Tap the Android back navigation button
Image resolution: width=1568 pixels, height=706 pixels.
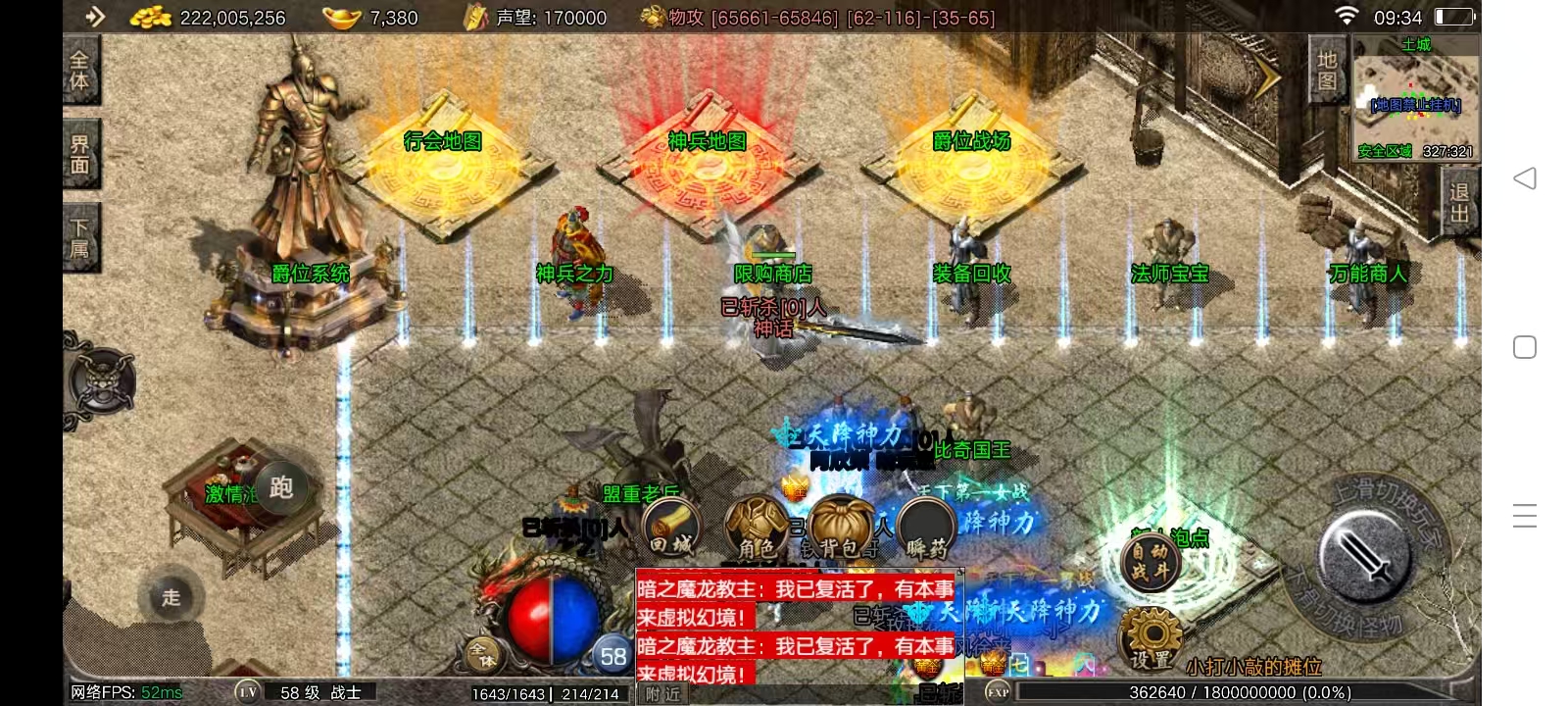tap(1524, 178)
